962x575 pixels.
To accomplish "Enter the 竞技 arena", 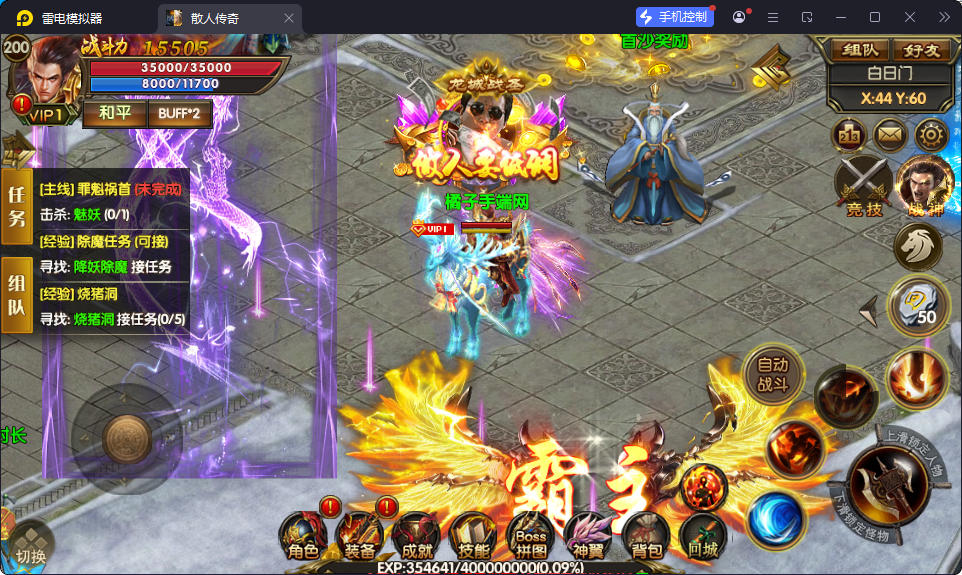I will [863, 185].
